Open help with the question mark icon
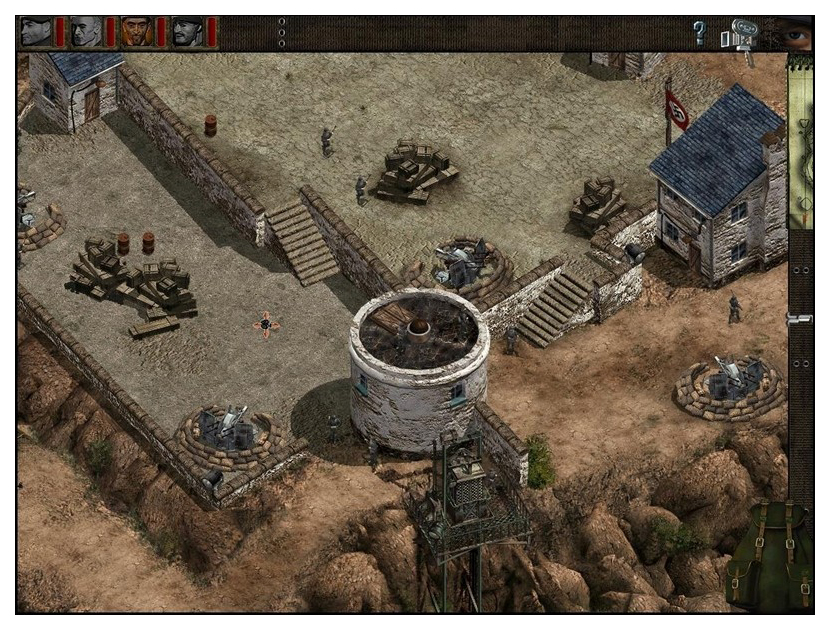830x630 pixels. click(x=700, y=34)
